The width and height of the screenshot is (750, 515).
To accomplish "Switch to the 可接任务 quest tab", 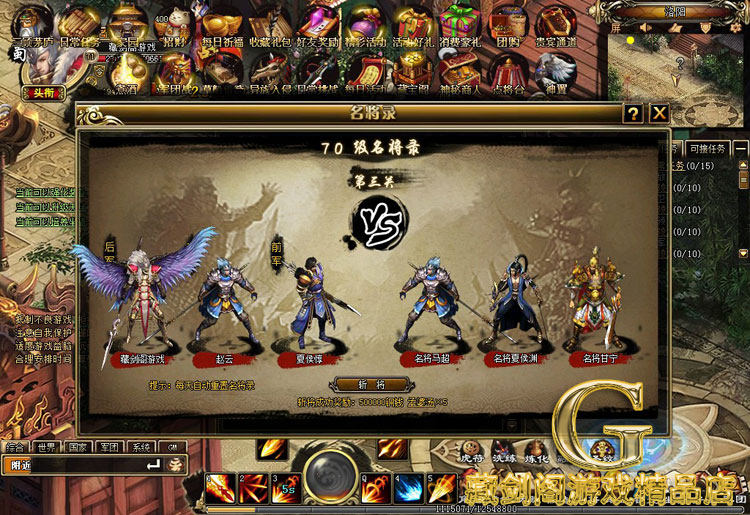I will (709, 149).
